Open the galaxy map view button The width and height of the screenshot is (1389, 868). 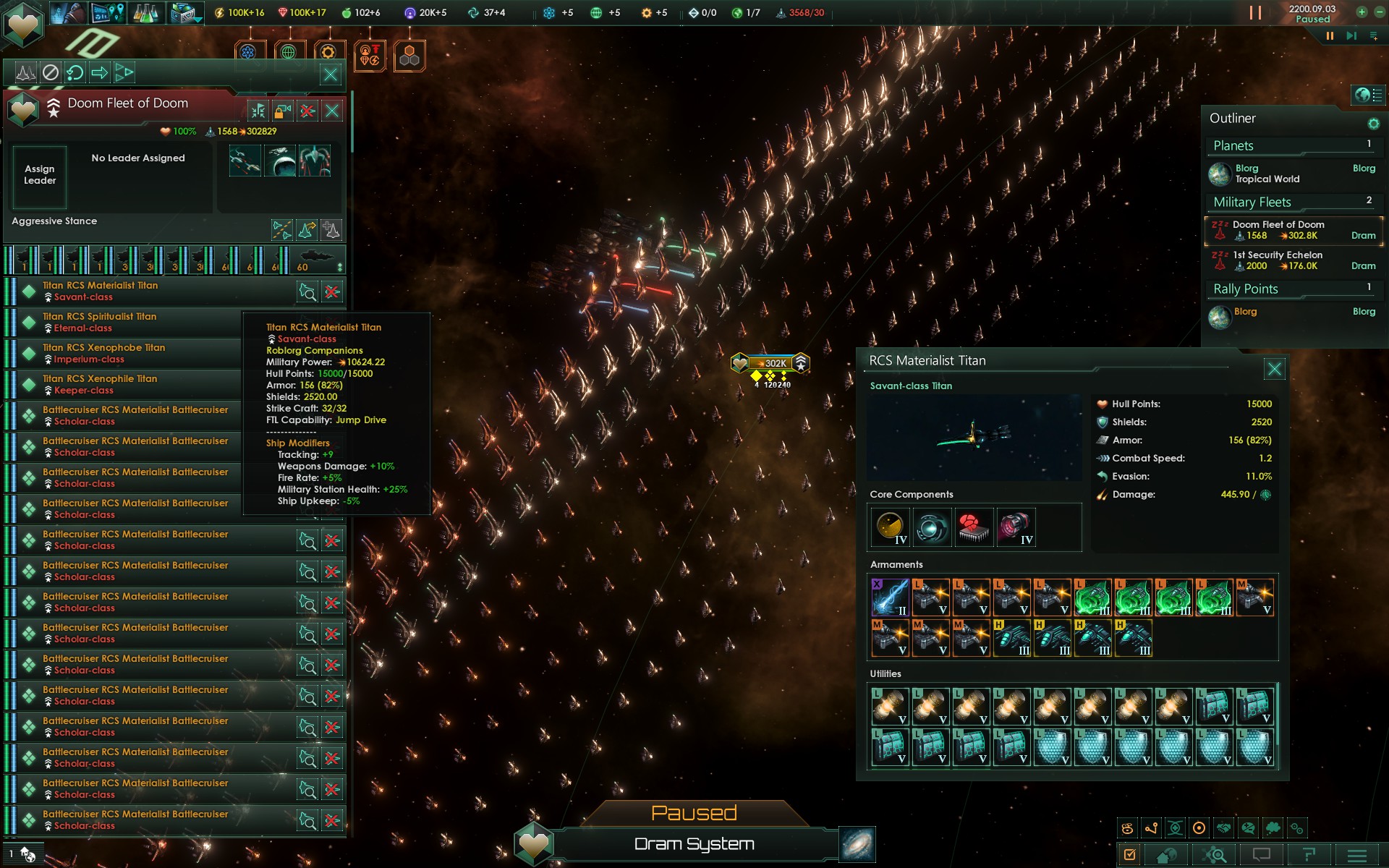pos(857,845)
